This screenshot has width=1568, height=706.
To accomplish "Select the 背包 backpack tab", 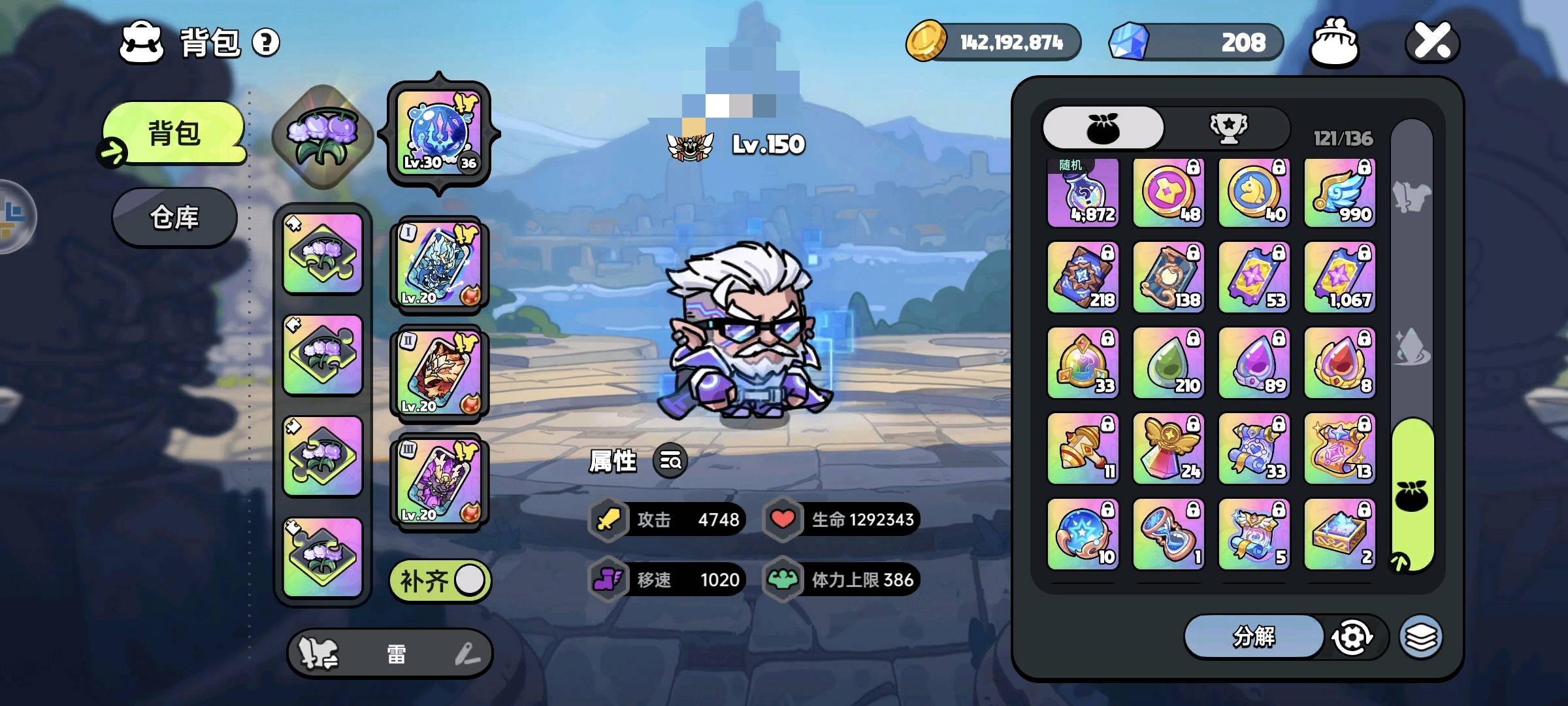I will (174, 133).
